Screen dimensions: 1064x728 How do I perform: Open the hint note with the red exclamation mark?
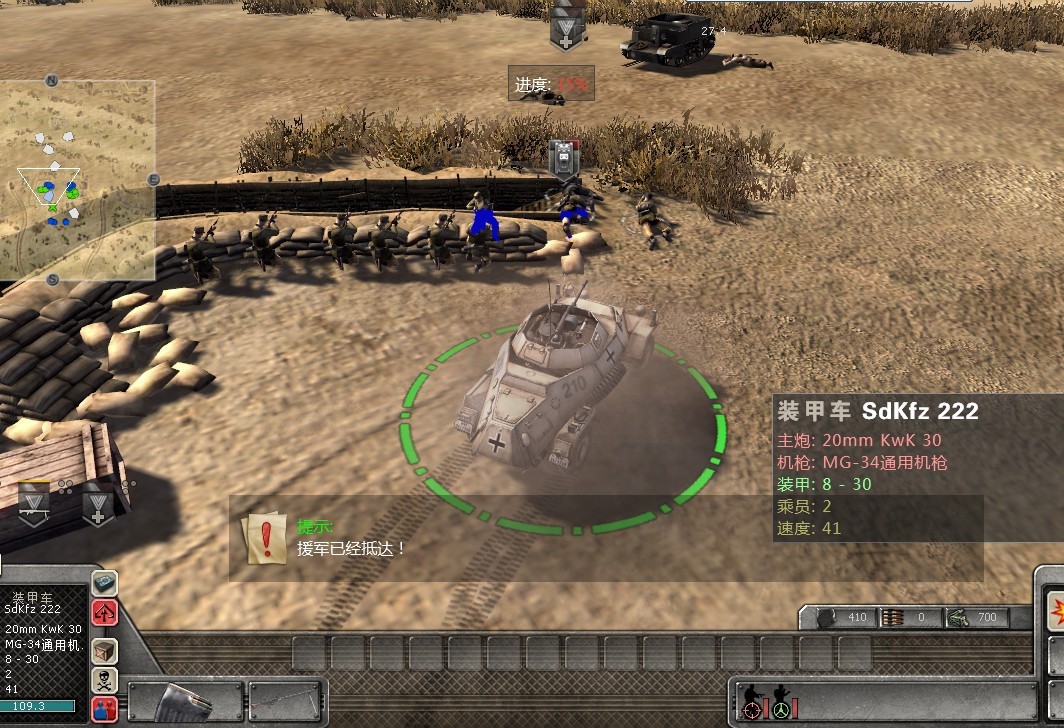[264, 538]
